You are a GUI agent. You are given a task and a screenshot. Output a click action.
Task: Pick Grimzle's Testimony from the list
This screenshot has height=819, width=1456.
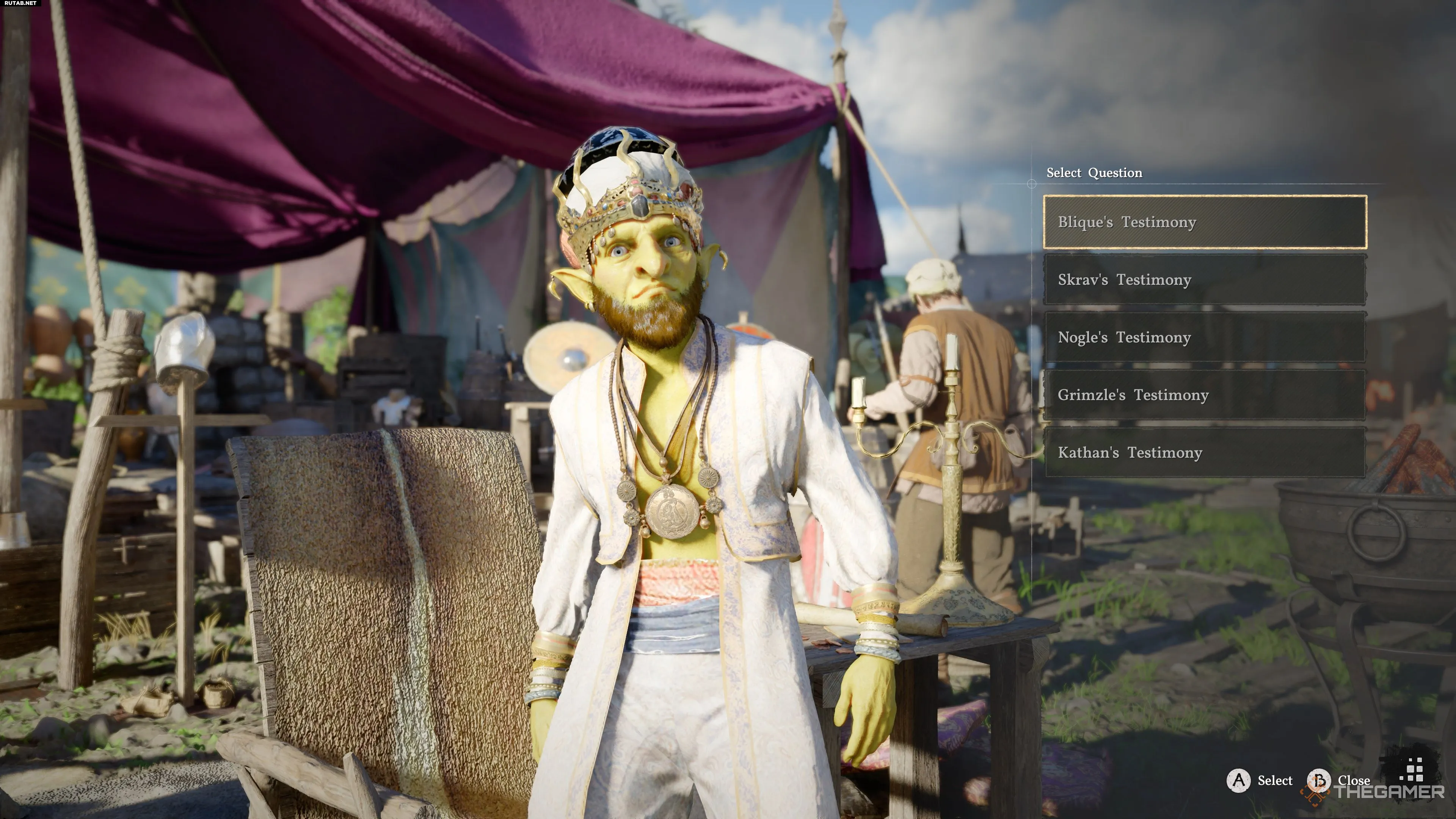1205,395
